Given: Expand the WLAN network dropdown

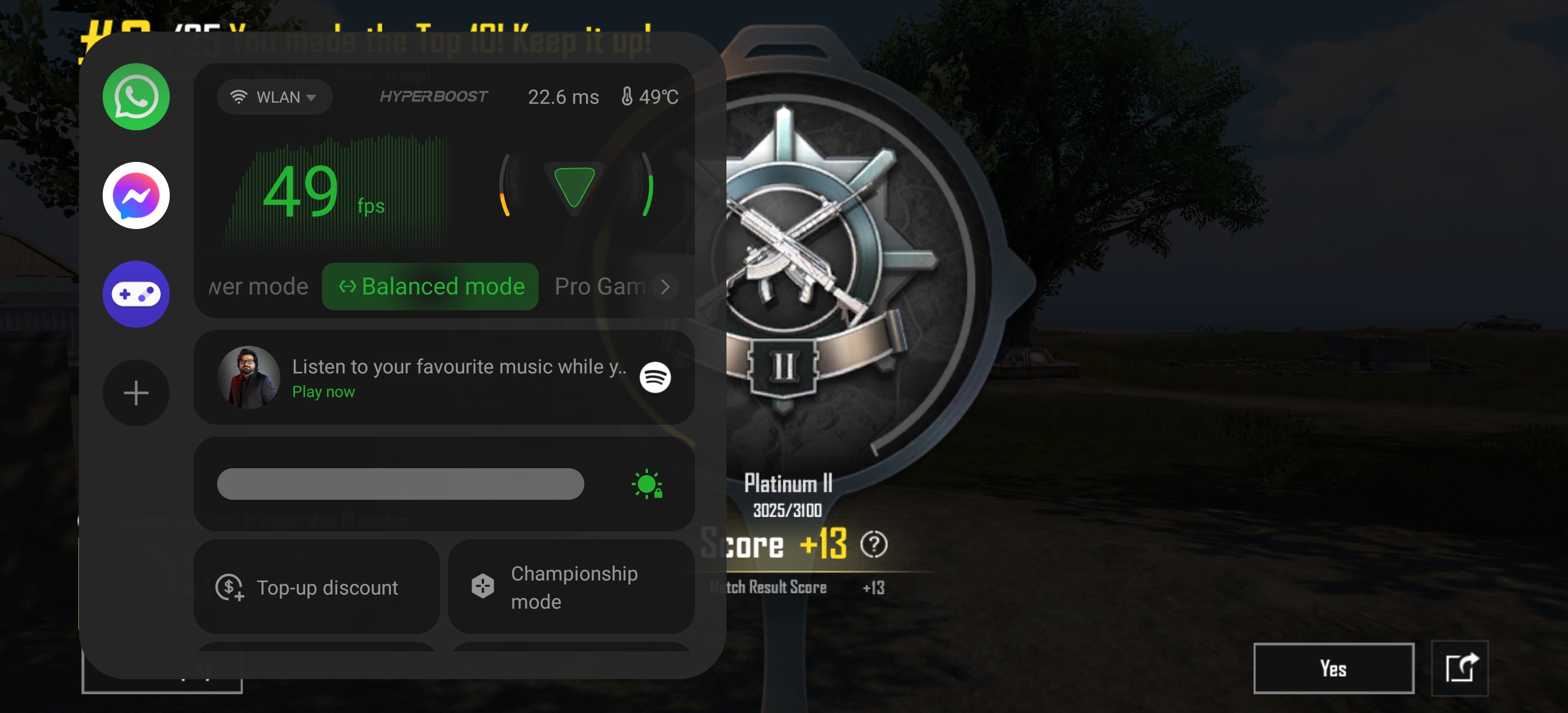Looking at the screenshot, I should coord(274,97).
